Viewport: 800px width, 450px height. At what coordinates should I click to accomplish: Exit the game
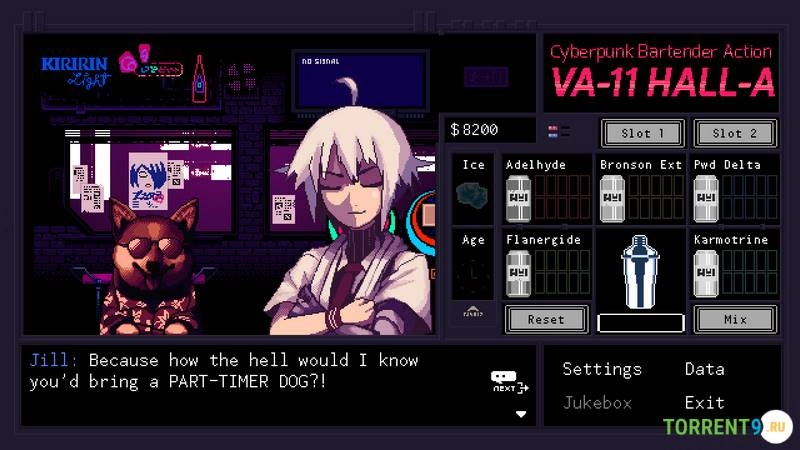(705, 402)
